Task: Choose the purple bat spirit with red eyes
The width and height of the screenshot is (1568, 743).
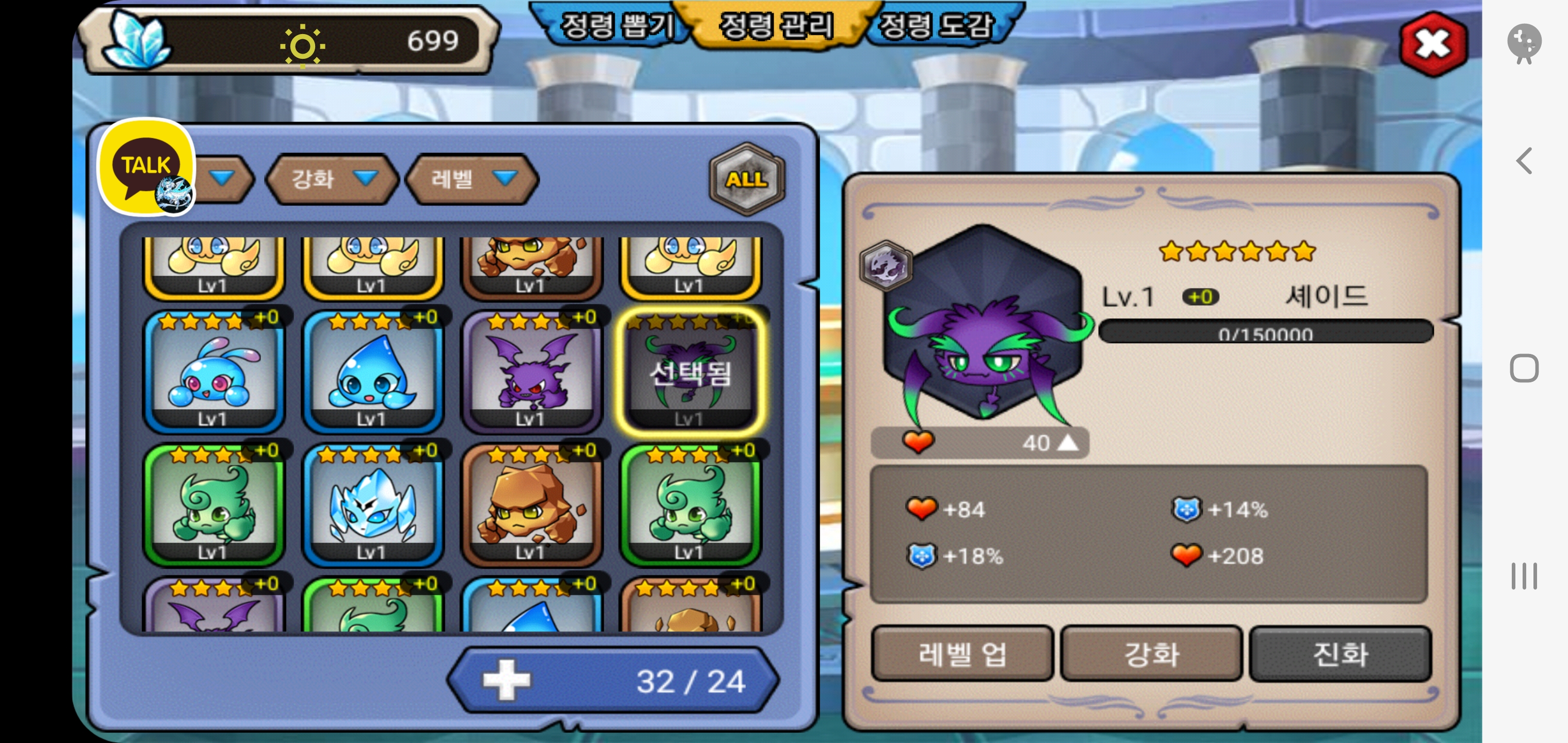Action: (531, 372)
